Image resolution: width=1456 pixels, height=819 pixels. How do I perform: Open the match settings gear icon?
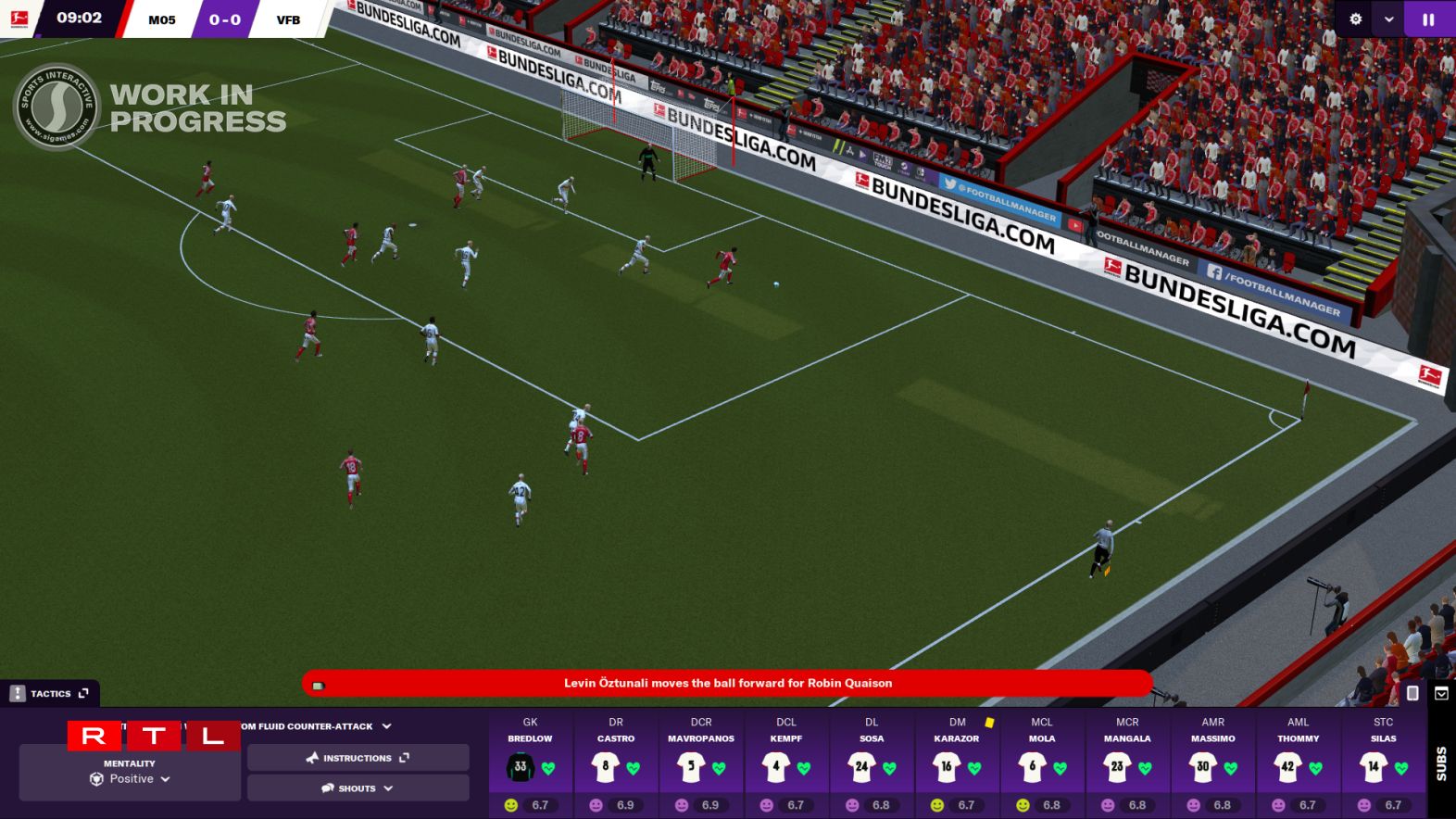click(x=1355, y=19)
